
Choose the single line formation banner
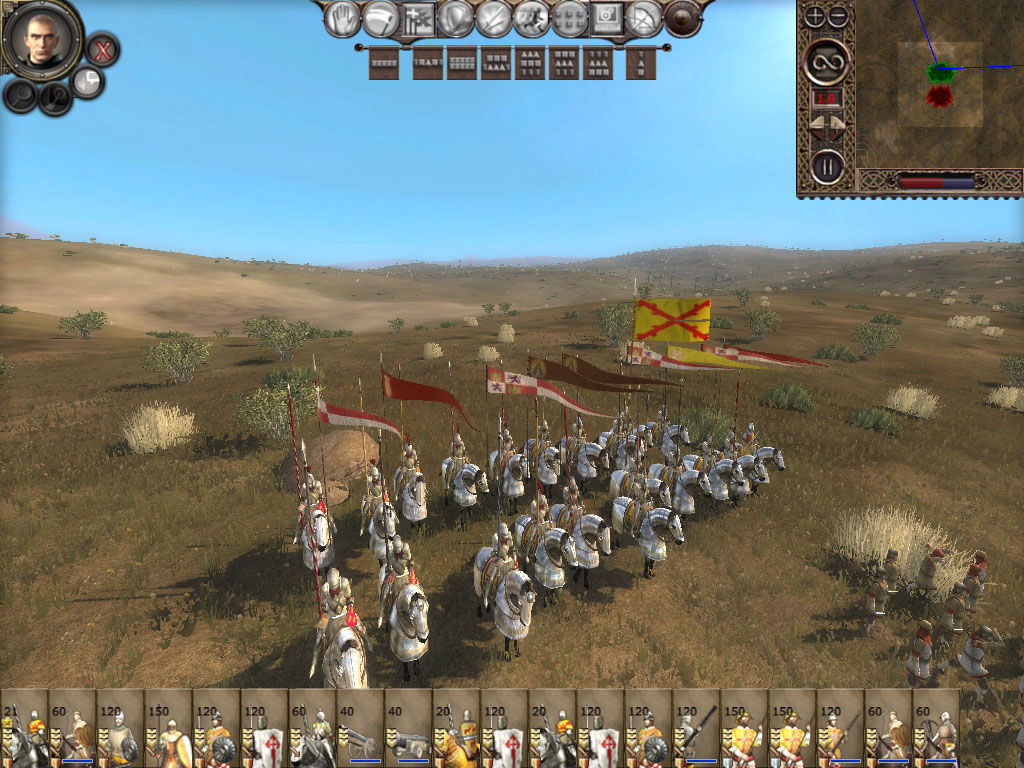pyautogui.click(x=384, y=64)
